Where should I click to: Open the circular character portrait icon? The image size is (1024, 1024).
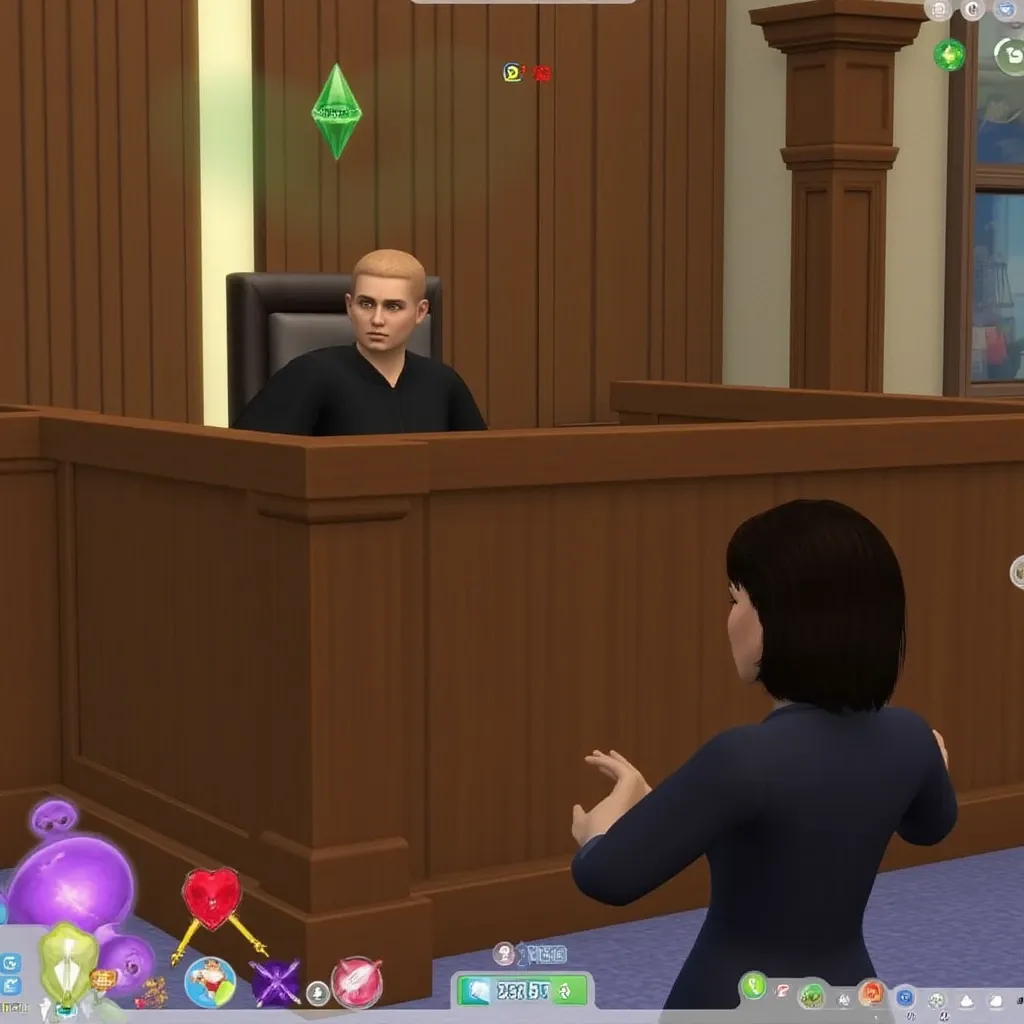[210, 981]
